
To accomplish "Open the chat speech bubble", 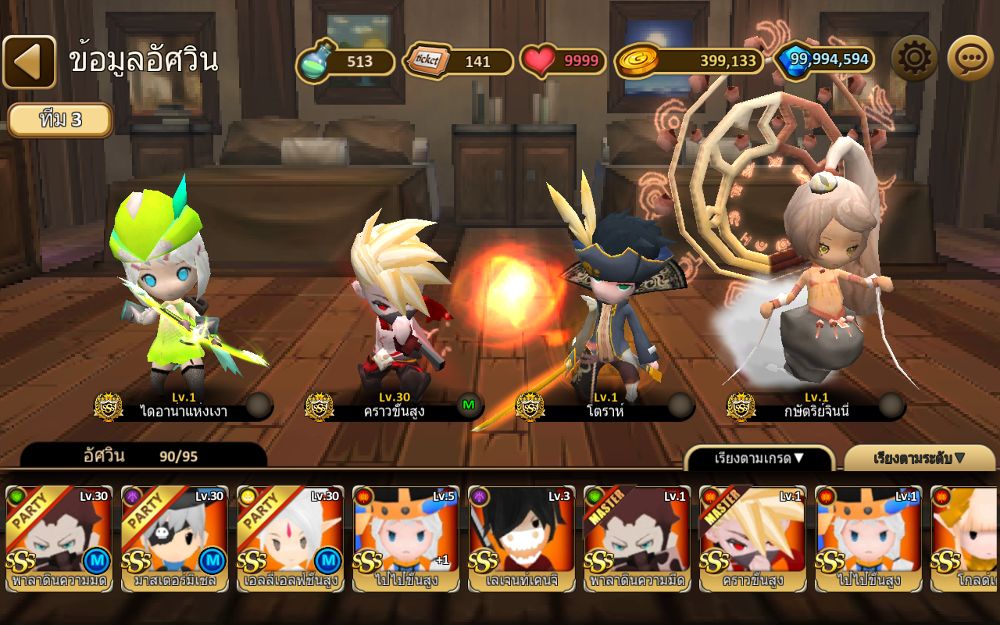I will tap(969, 59).
